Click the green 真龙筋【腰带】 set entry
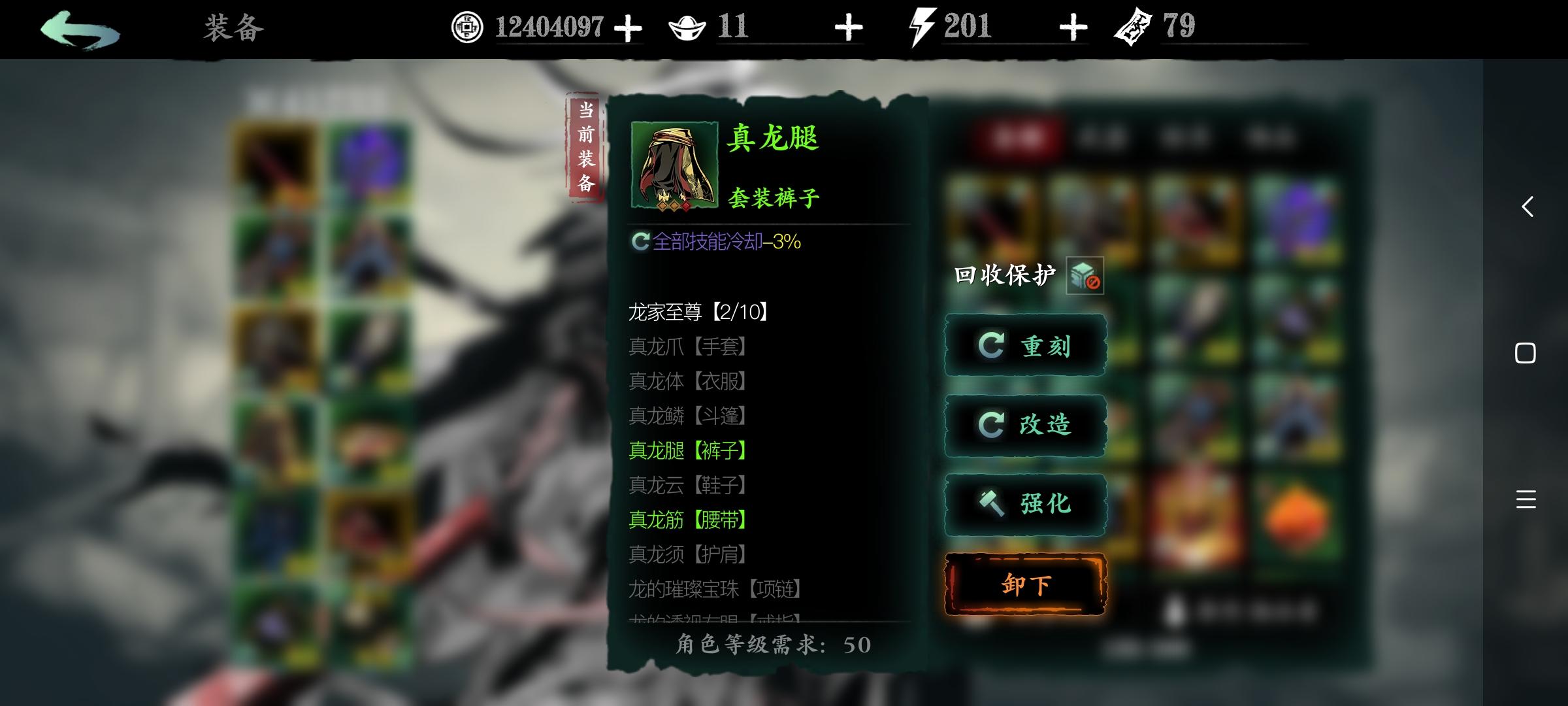The width and height of the screenshot is (1568, 706). pos(686,520)
